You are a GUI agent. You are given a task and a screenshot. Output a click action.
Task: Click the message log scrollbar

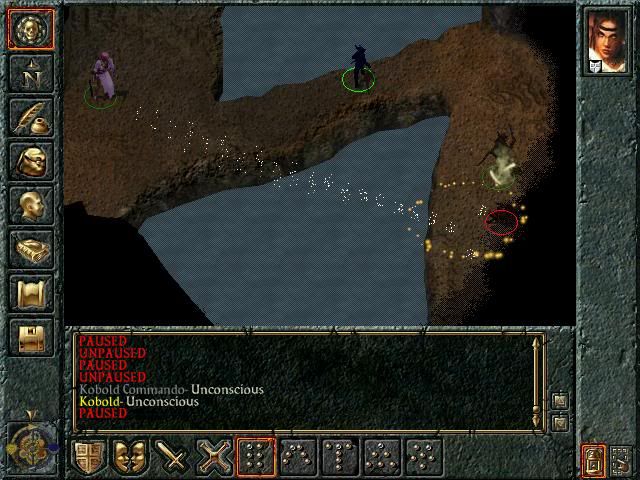pyautogui.click(x=538, y=377)
